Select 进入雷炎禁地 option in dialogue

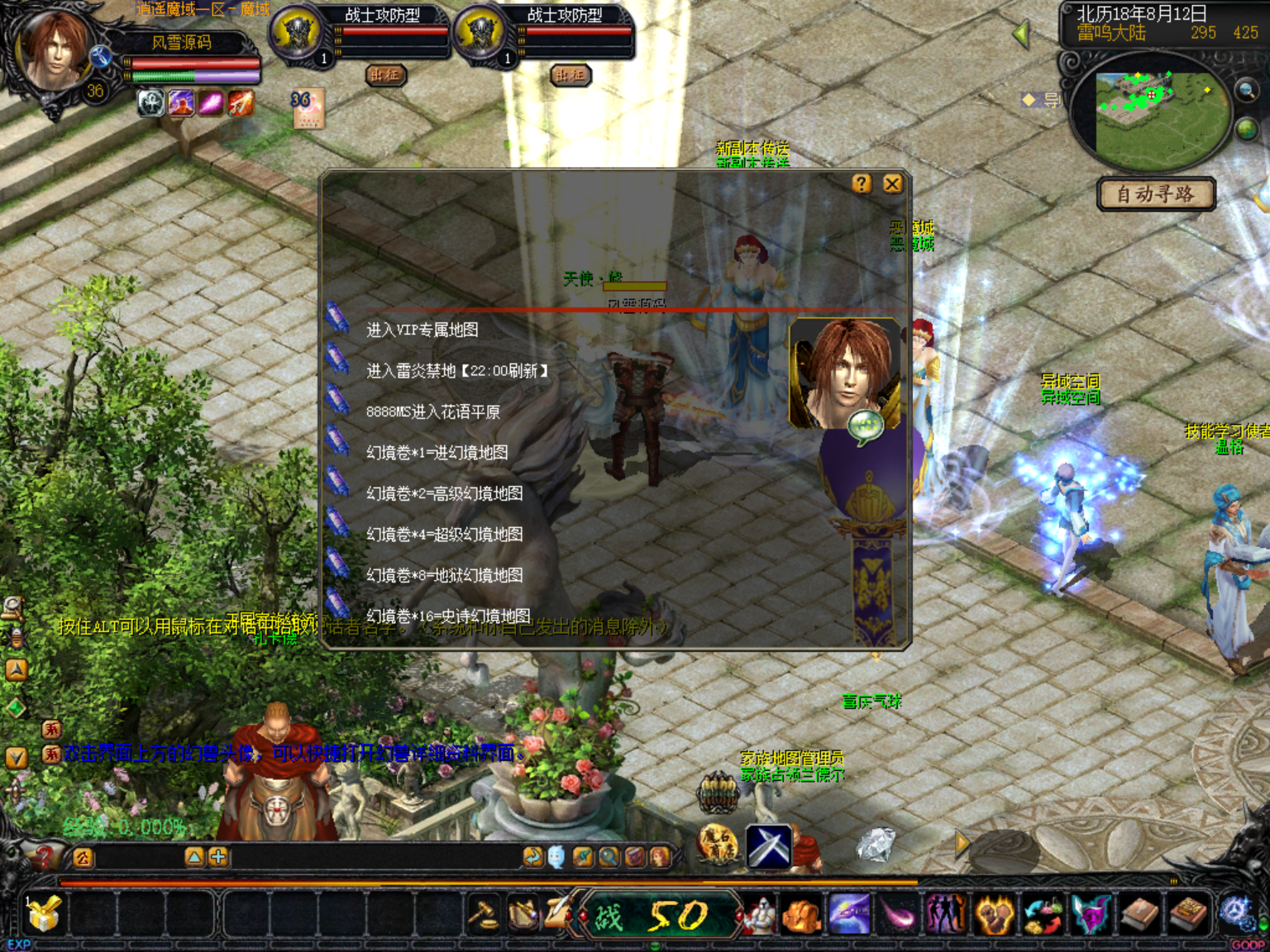click(x=456, y=371)
